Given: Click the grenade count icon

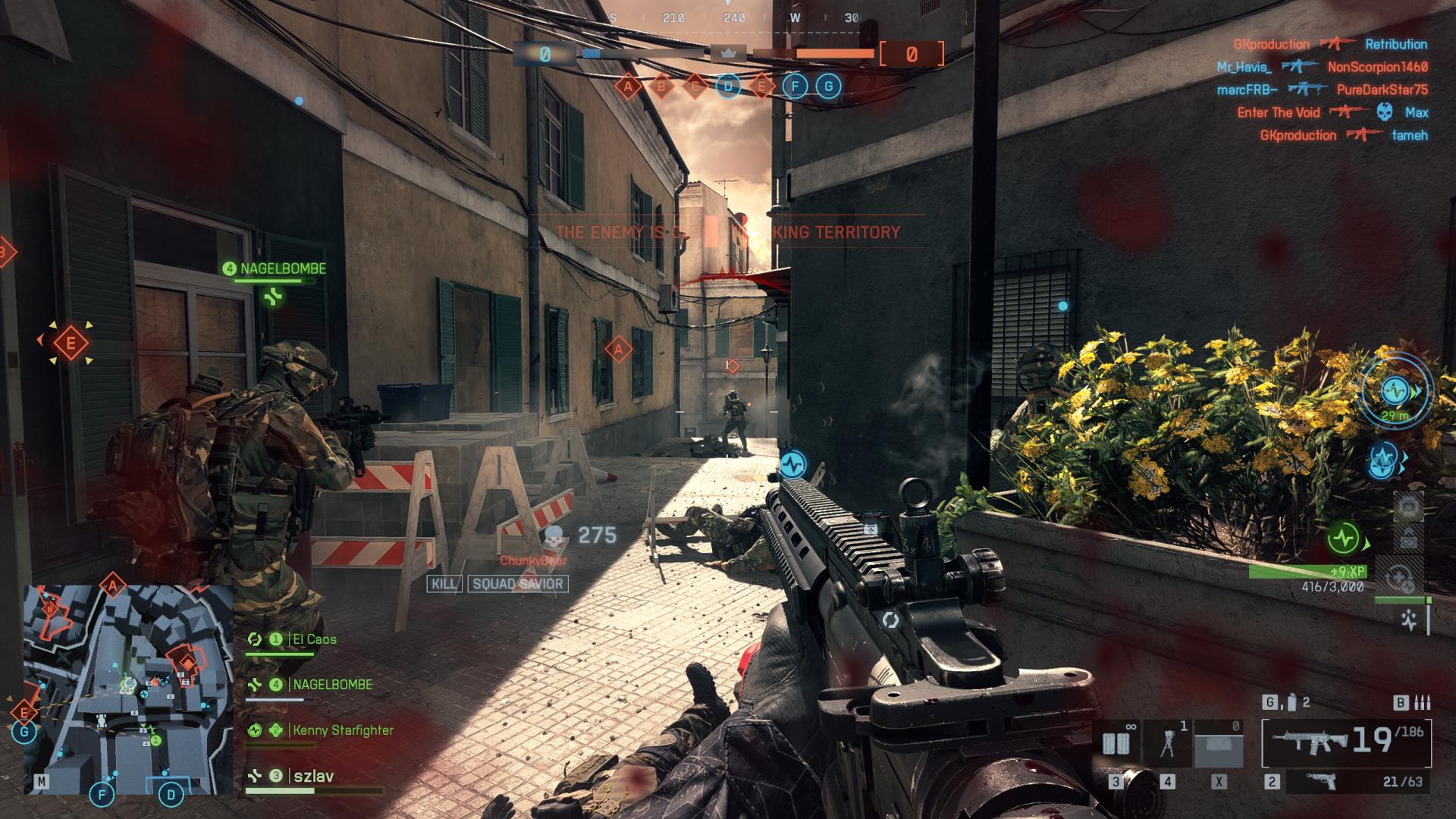Looking at the screenshot, I should pyautogui.click(x=1286, y=703).
